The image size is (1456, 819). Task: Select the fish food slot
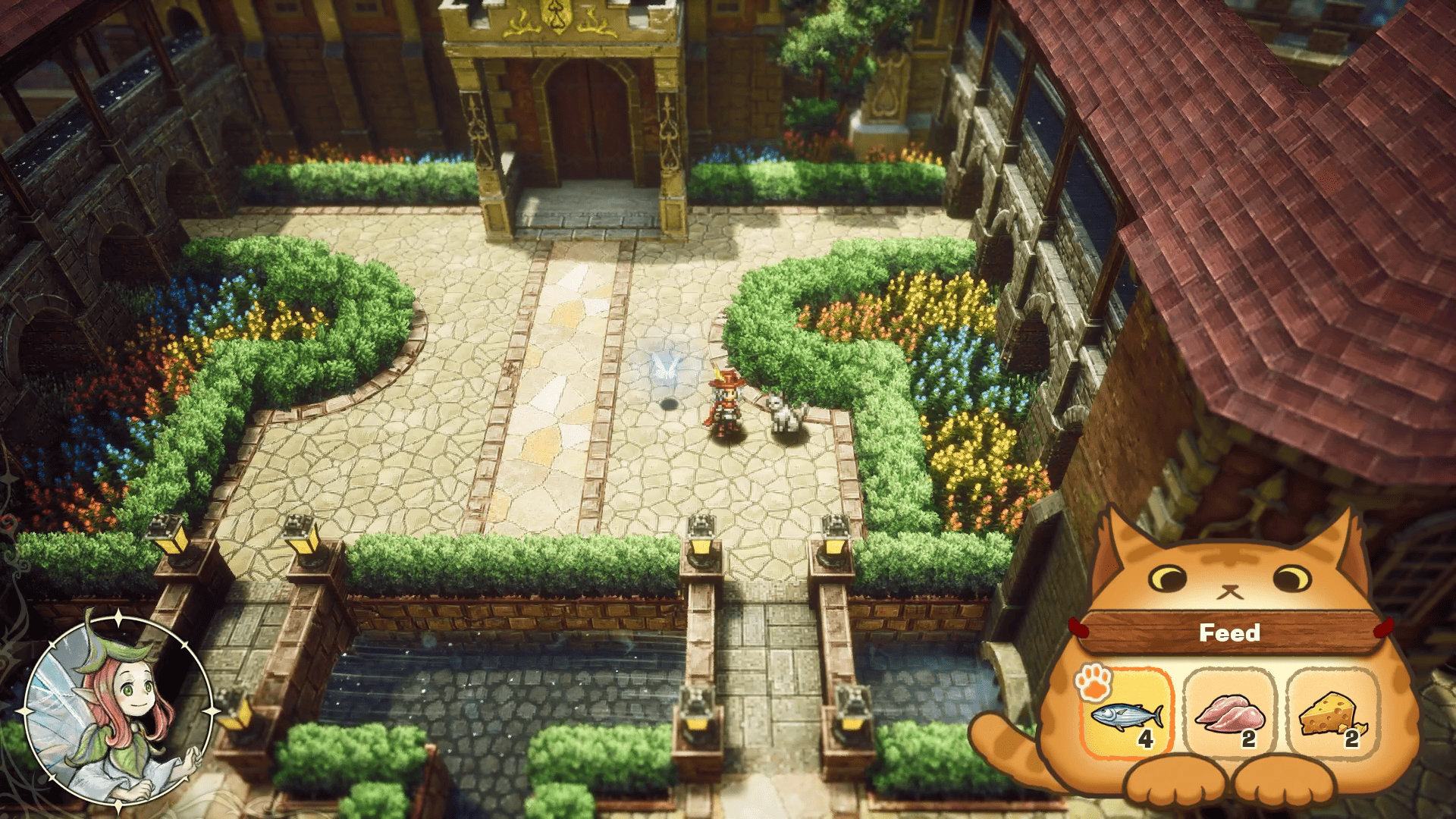pyautogui.click(x=1126, y=714)
